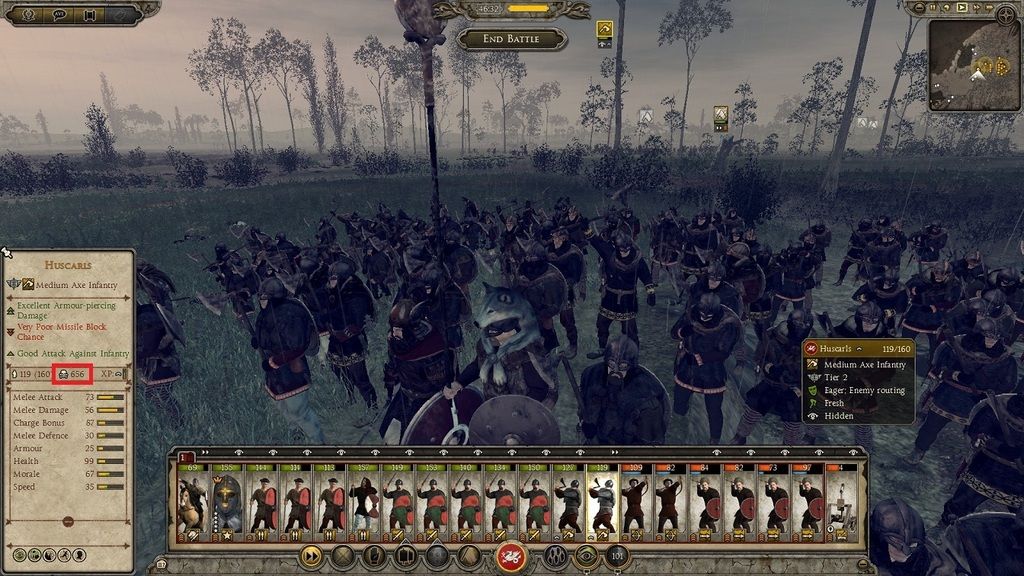Pause the battle using the pause button
This screenshot has height=576, width=1024.
(x=933, y=8)
